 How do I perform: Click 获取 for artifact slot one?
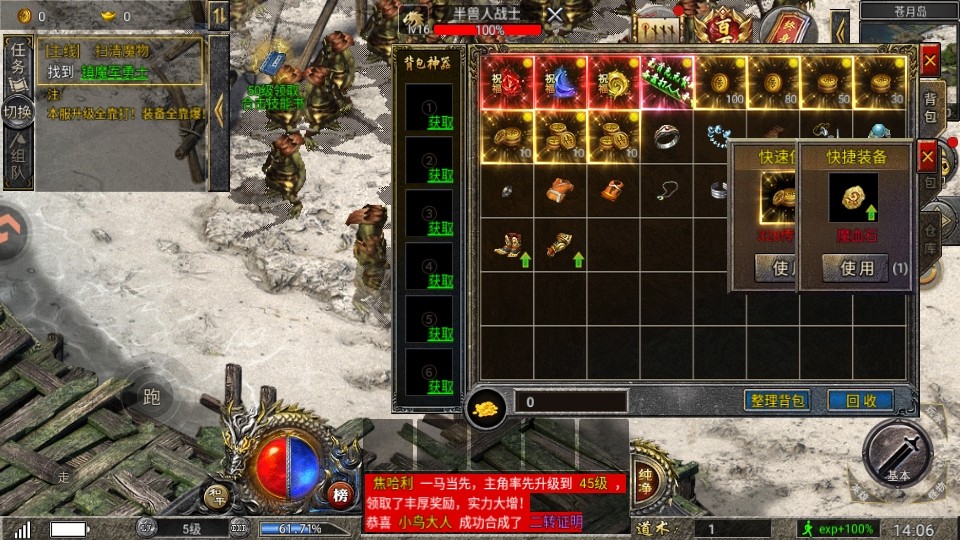pyautogui.click(x=440, y=122)
